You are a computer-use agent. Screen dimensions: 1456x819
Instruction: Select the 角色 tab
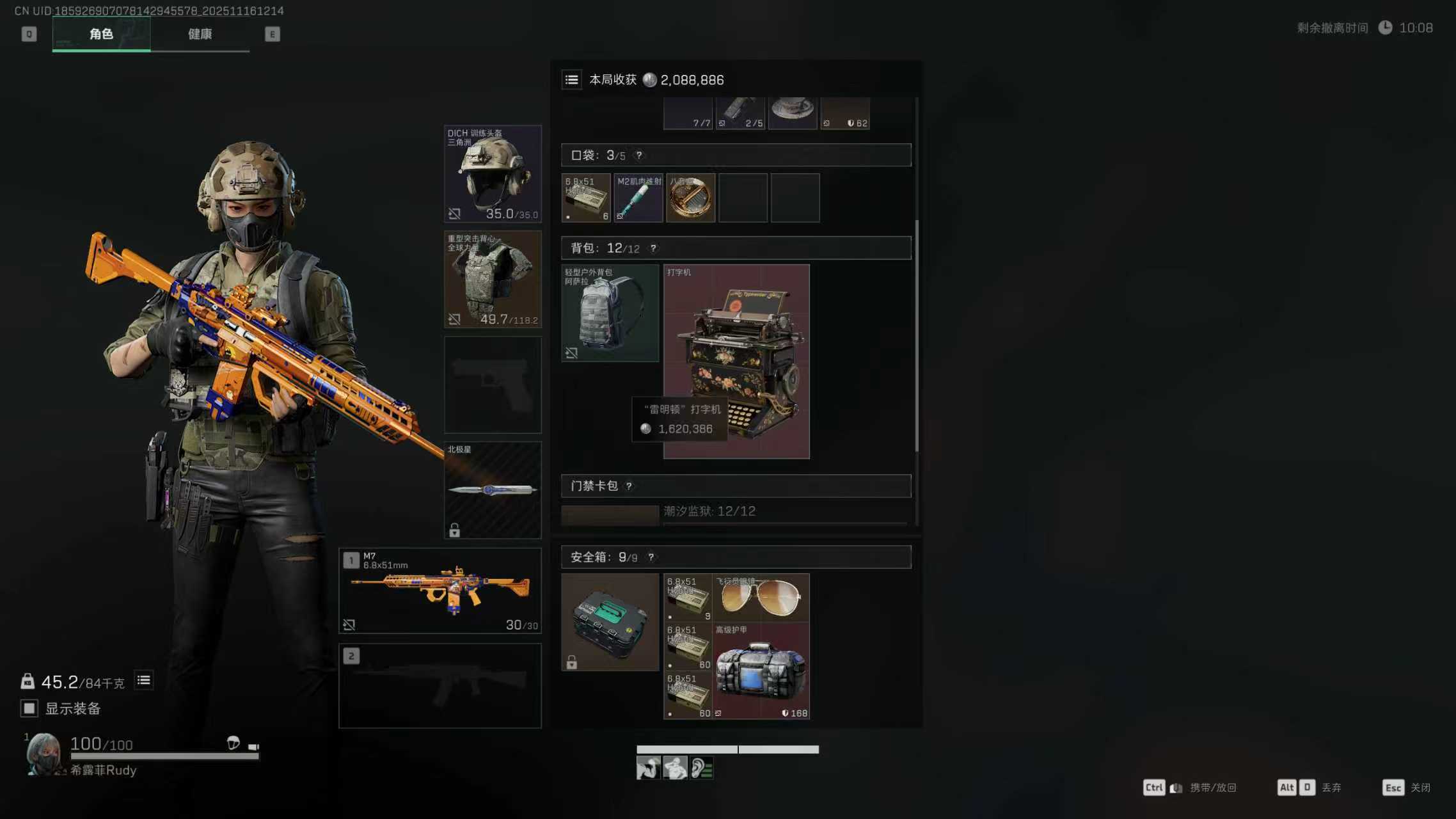coord(101,34)
